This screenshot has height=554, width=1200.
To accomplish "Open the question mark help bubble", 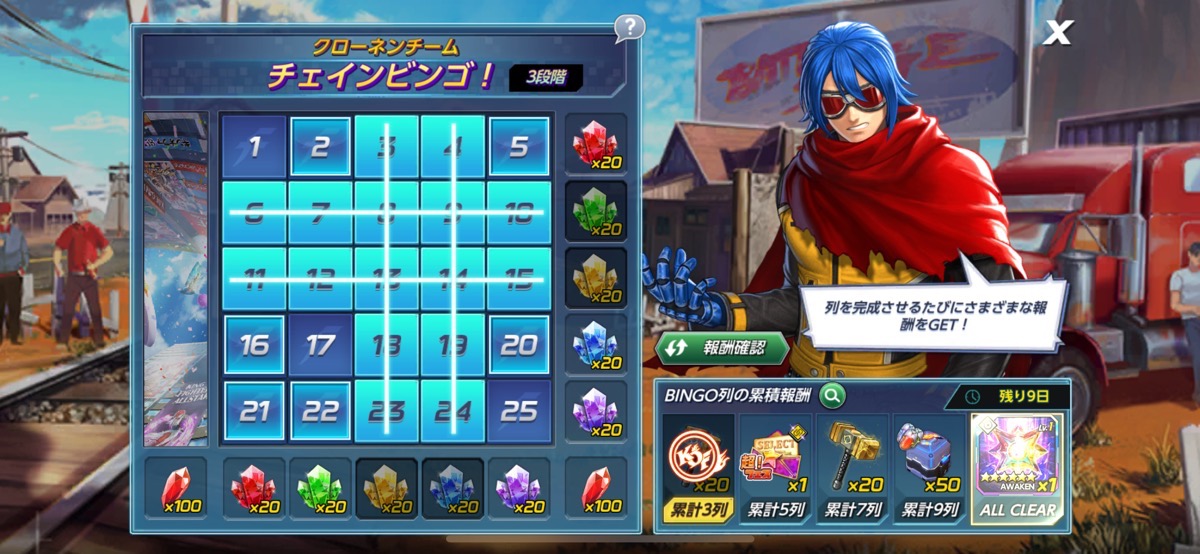I will pyautogui.click(x=629, y=27).
